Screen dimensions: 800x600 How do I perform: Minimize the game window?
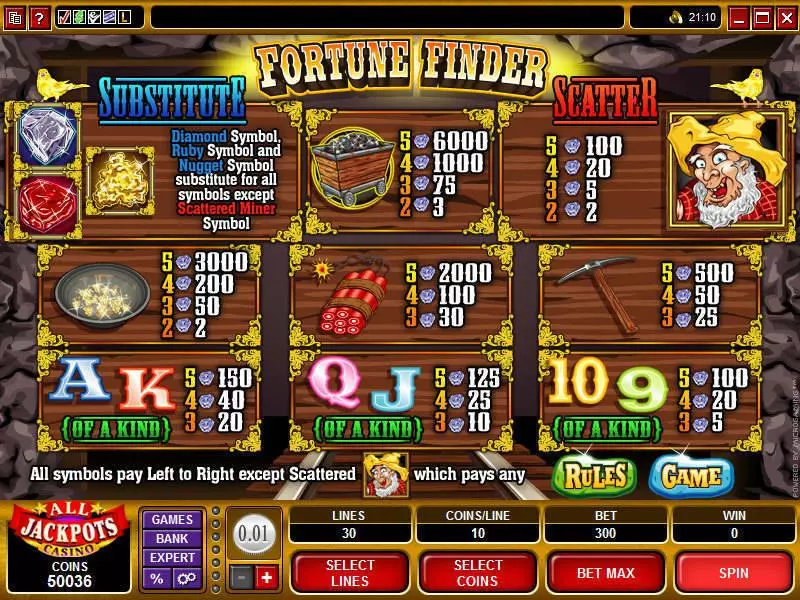[x=739, y=17]
